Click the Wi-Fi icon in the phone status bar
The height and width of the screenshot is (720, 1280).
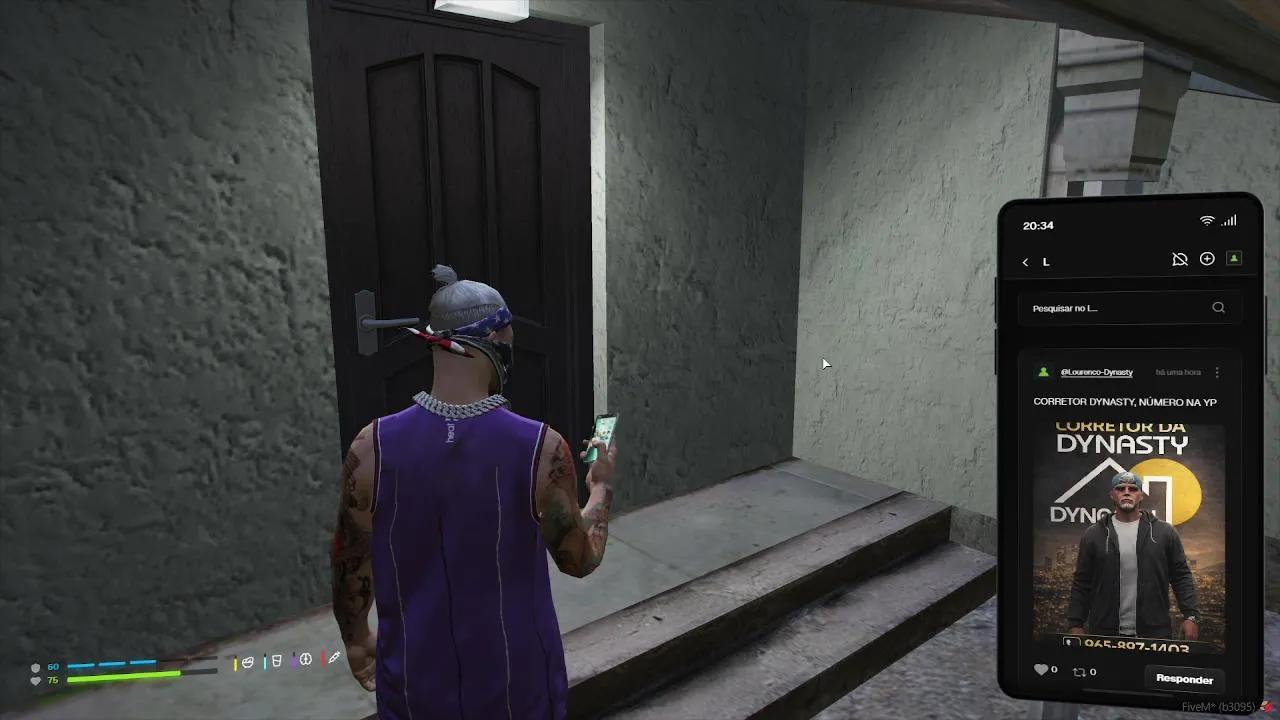coord(1205,220)
